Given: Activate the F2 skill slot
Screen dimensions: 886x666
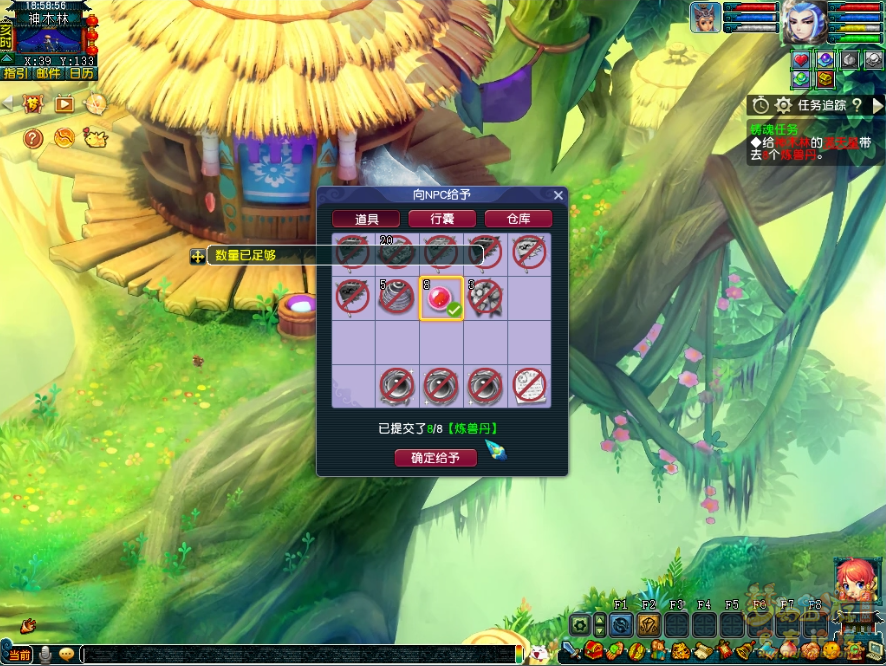Looking at the screenshot, I should (648, 625).
